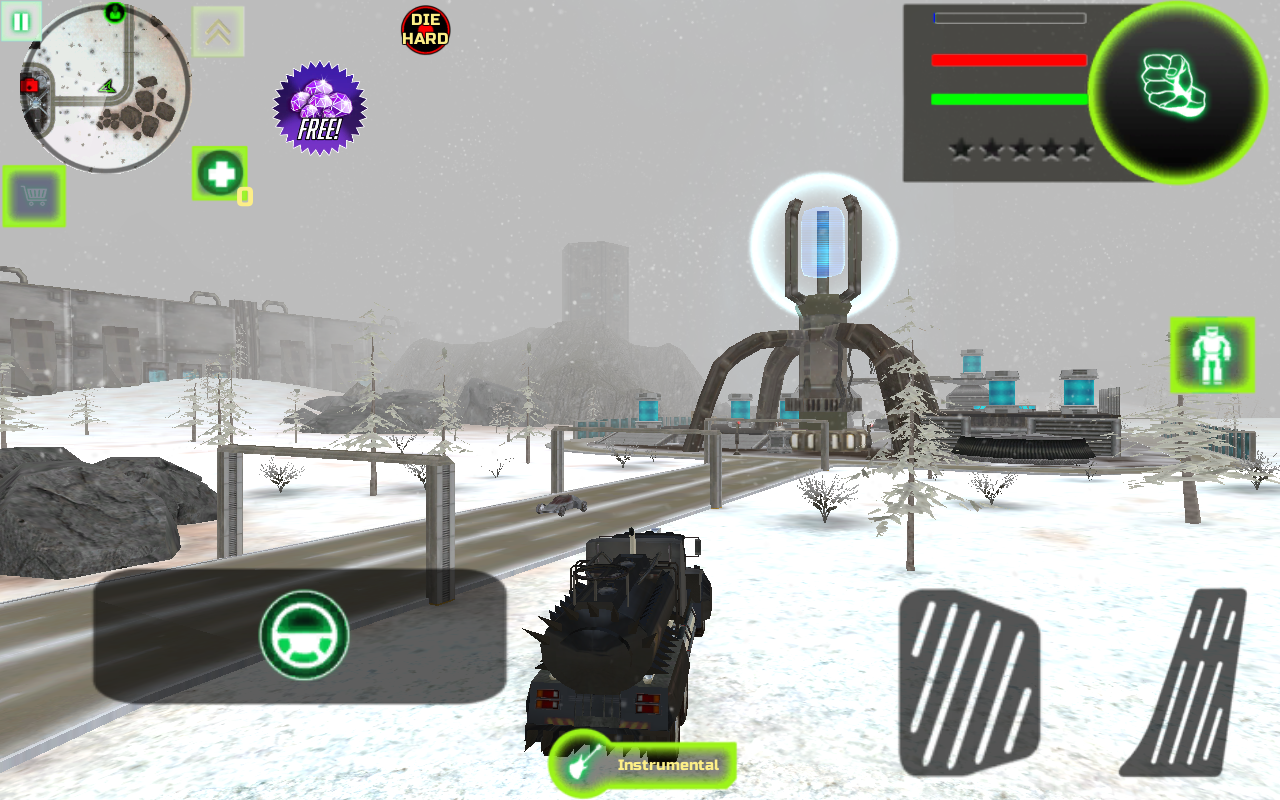Open the pause menu
This screenshot has height=800, width=1280.
pyautogui.click(x=20, y=20)
